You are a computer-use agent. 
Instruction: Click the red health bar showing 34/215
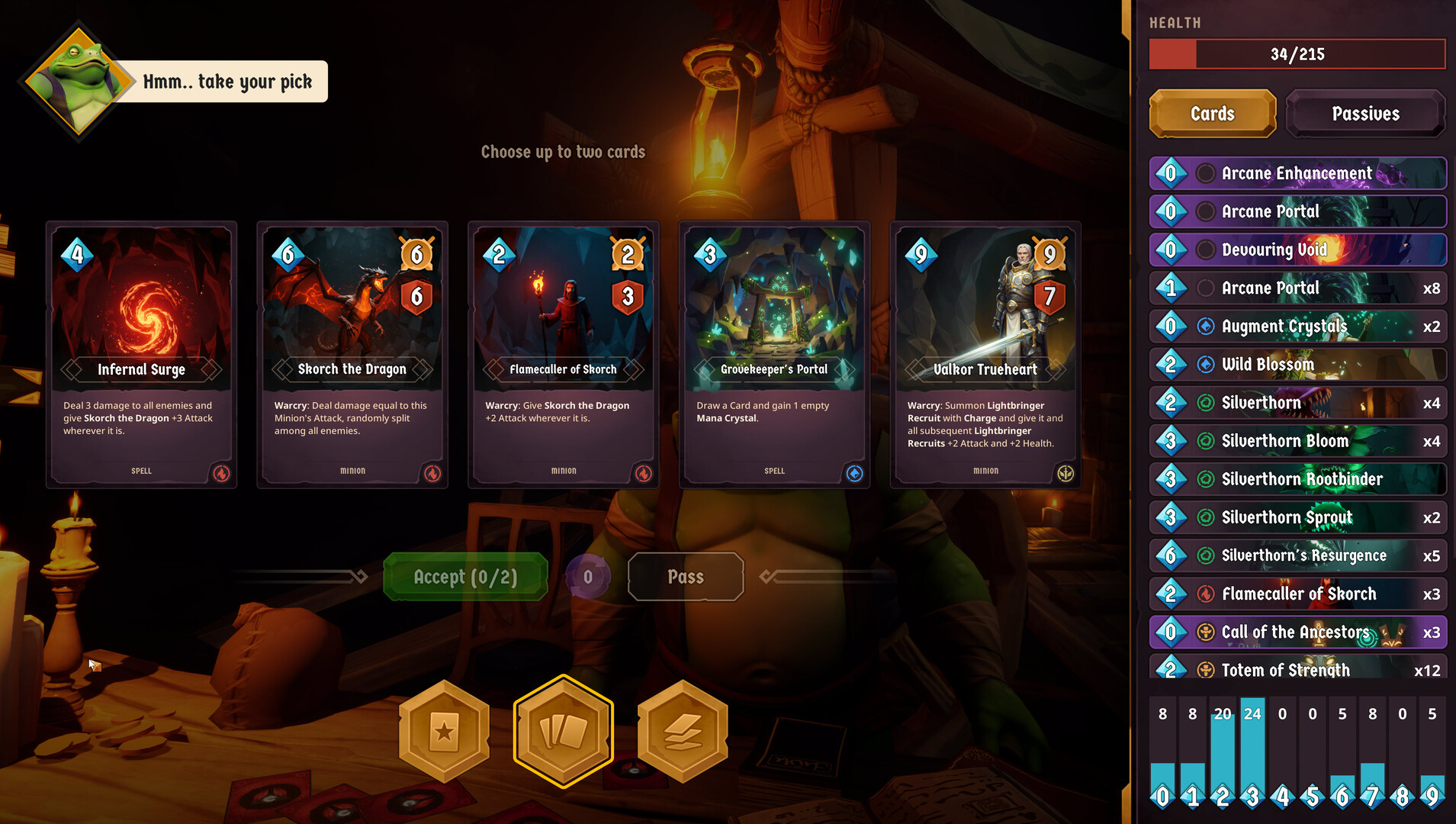(x=1297, y=53)
